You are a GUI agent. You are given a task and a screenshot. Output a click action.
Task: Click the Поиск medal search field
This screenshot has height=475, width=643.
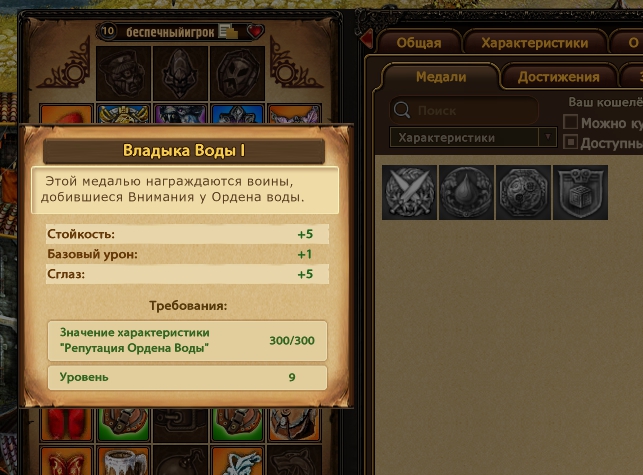point(465,110)
